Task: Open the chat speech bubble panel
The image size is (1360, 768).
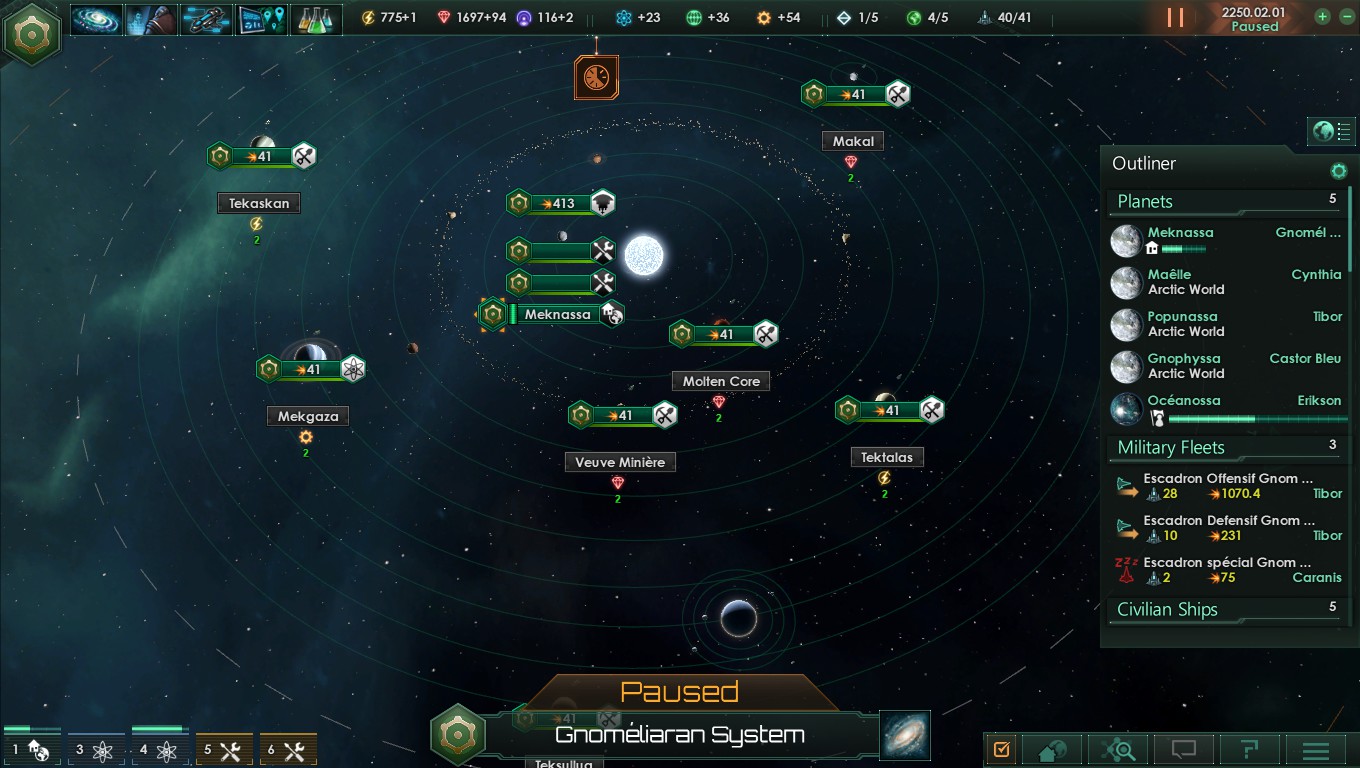Action: 1183,750
